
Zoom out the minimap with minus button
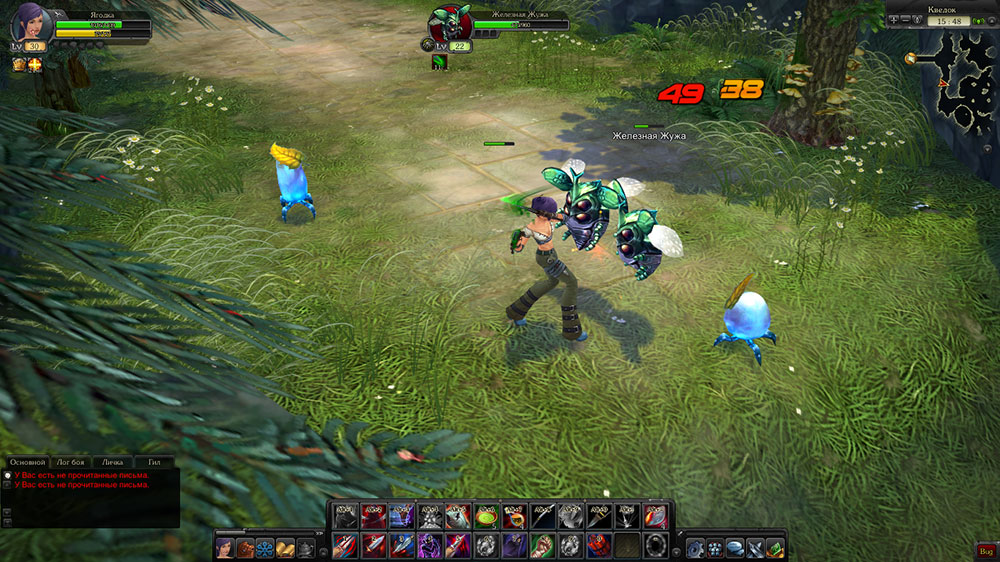[904, 20]
